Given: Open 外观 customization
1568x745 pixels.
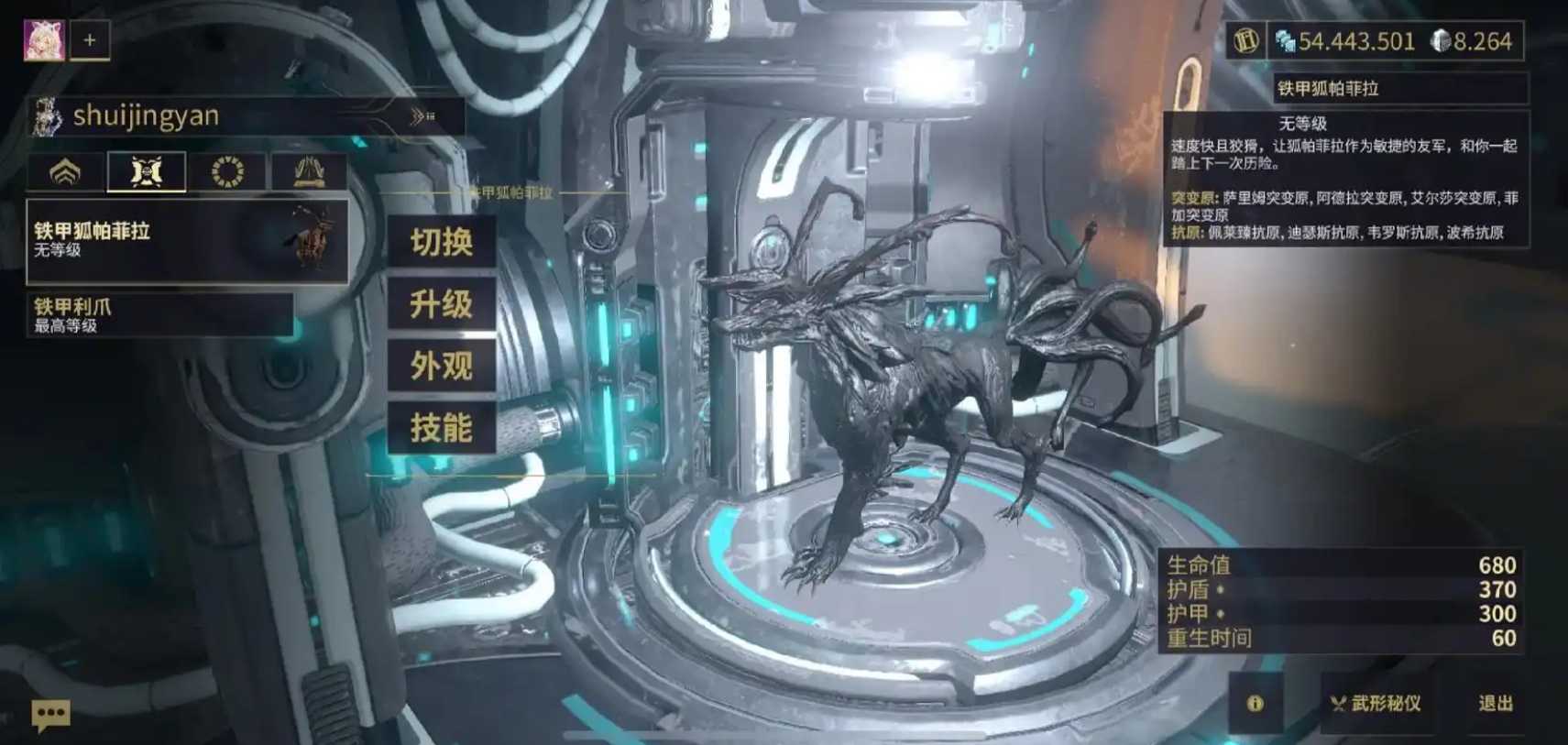Looking at the screenshot, I should 443,366.
